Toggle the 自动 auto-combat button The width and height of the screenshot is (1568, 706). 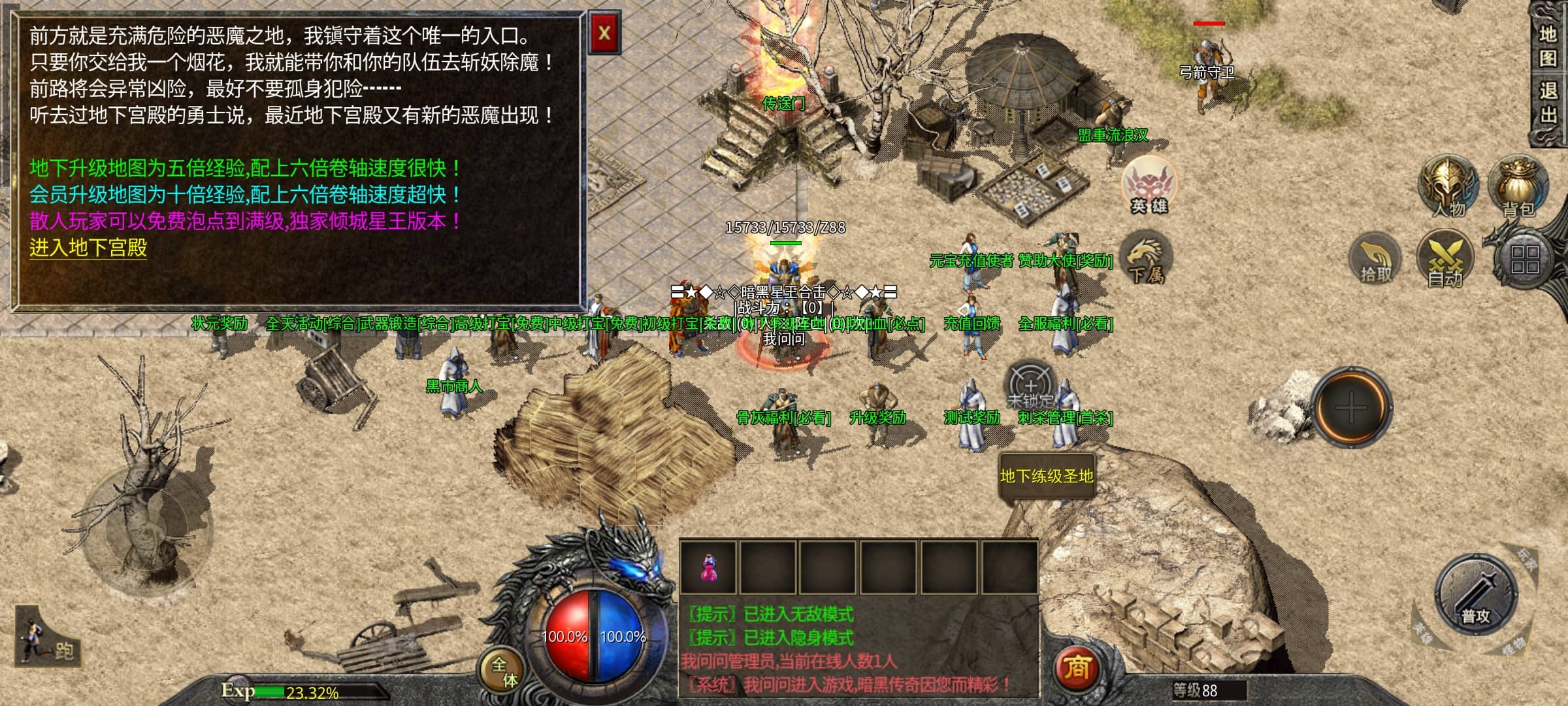tap(1445, 260)
